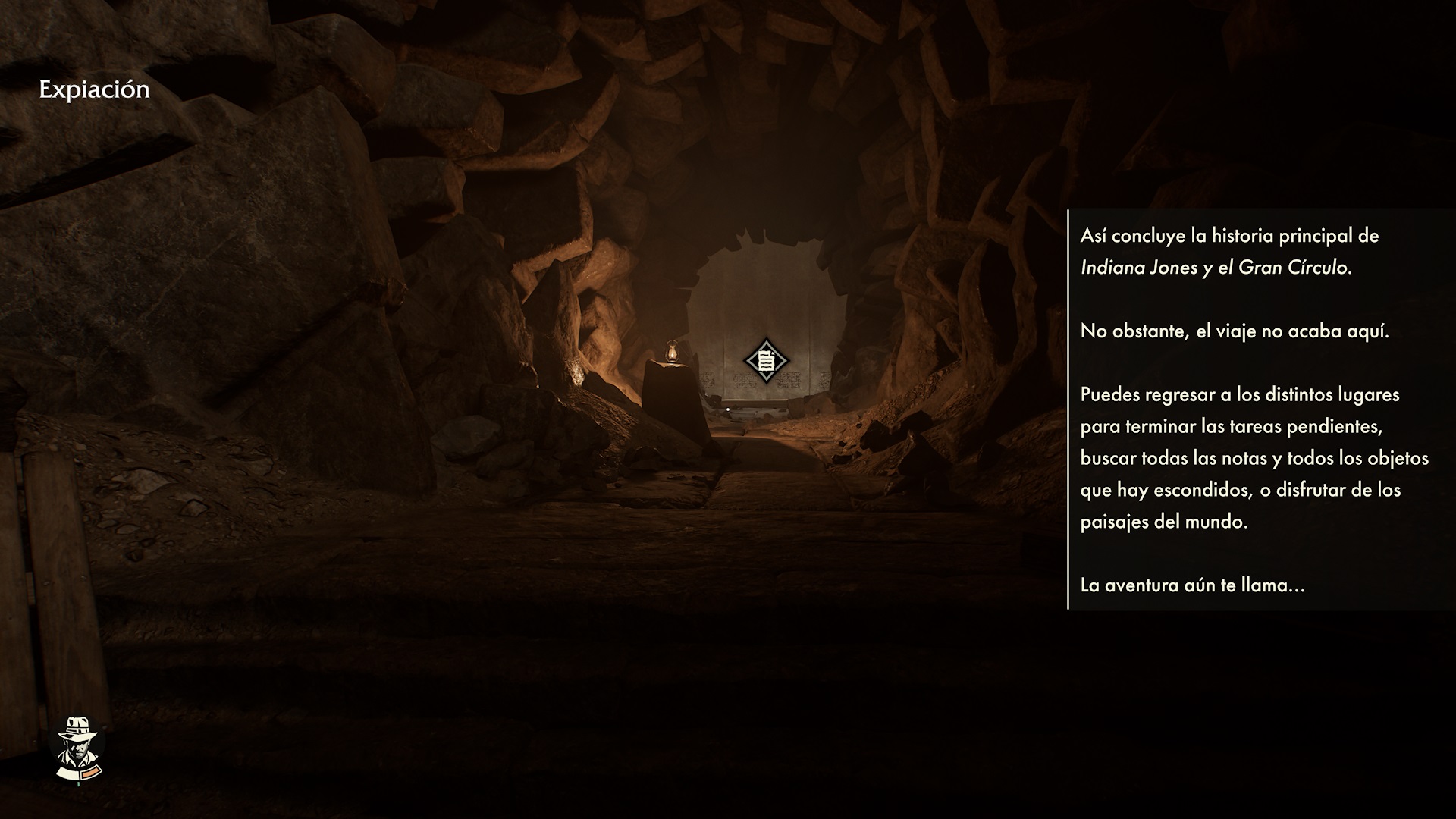Viewport: 1456px width, 819px height.
Task: Select the note objective marker icon
Action: 766,361
